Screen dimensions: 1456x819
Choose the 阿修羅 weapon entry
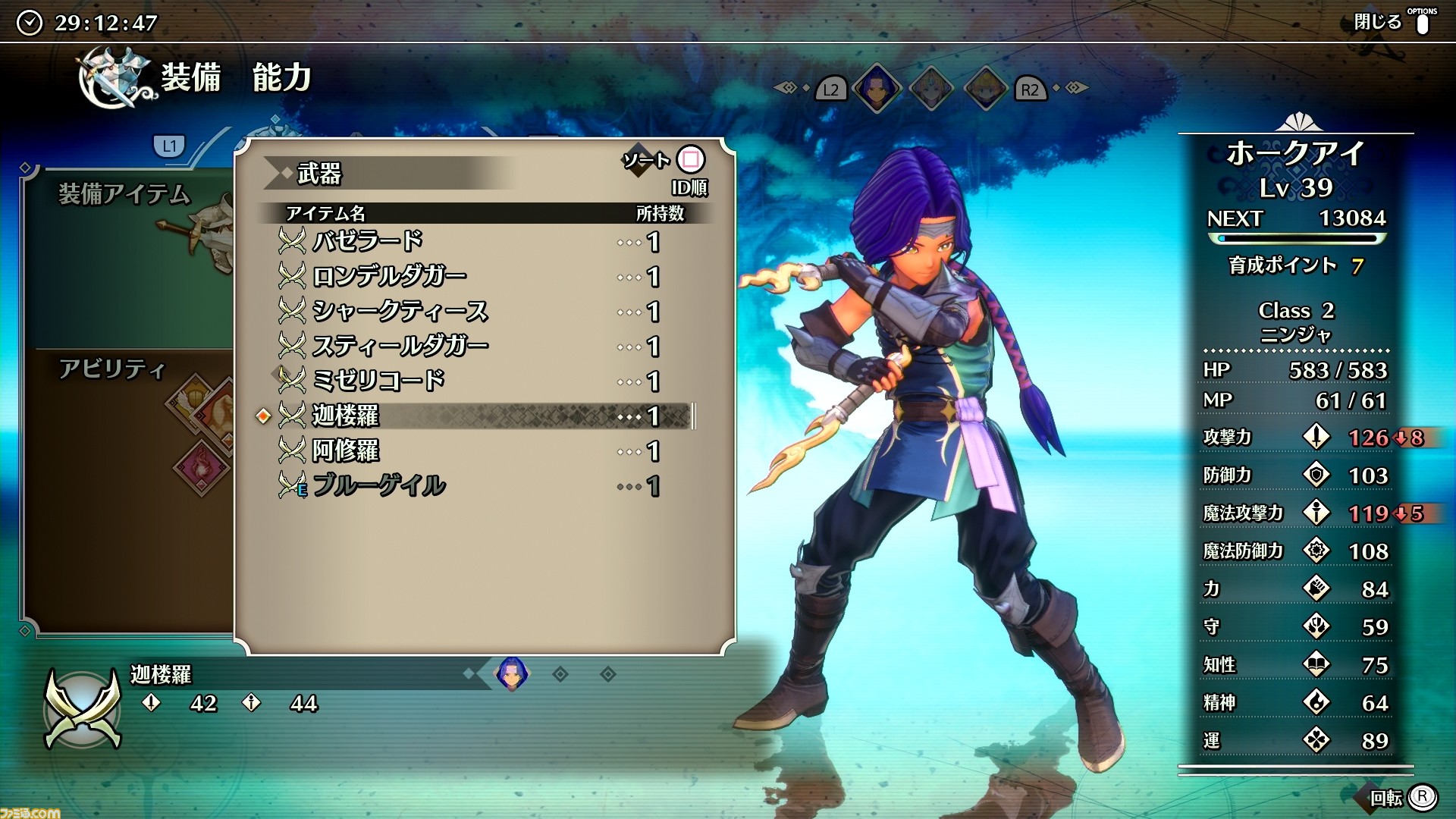click(x=345, y=450)
